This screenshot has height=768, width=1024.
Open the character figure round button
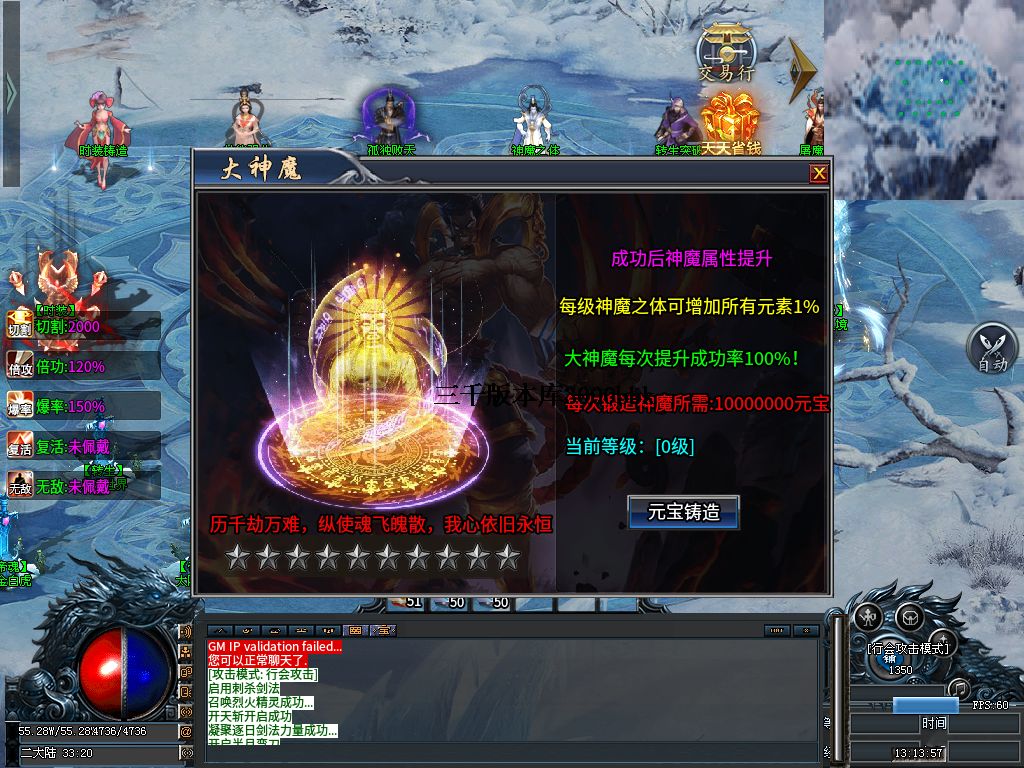(868, 617)
